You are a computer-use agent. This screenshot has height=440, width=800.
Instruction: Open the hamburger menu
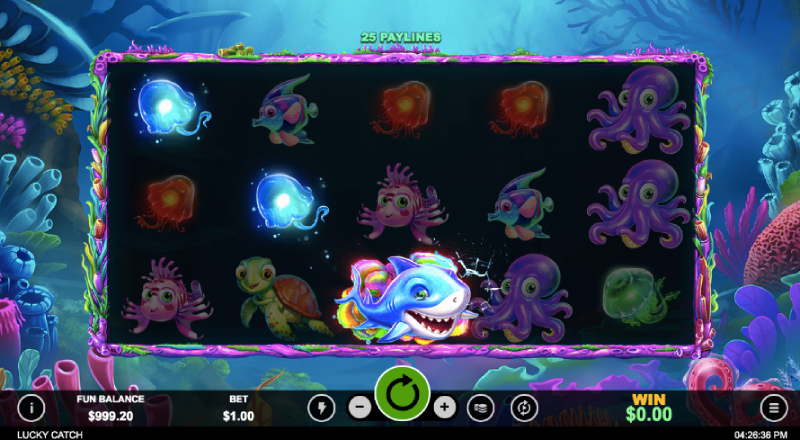pos(773,407)
